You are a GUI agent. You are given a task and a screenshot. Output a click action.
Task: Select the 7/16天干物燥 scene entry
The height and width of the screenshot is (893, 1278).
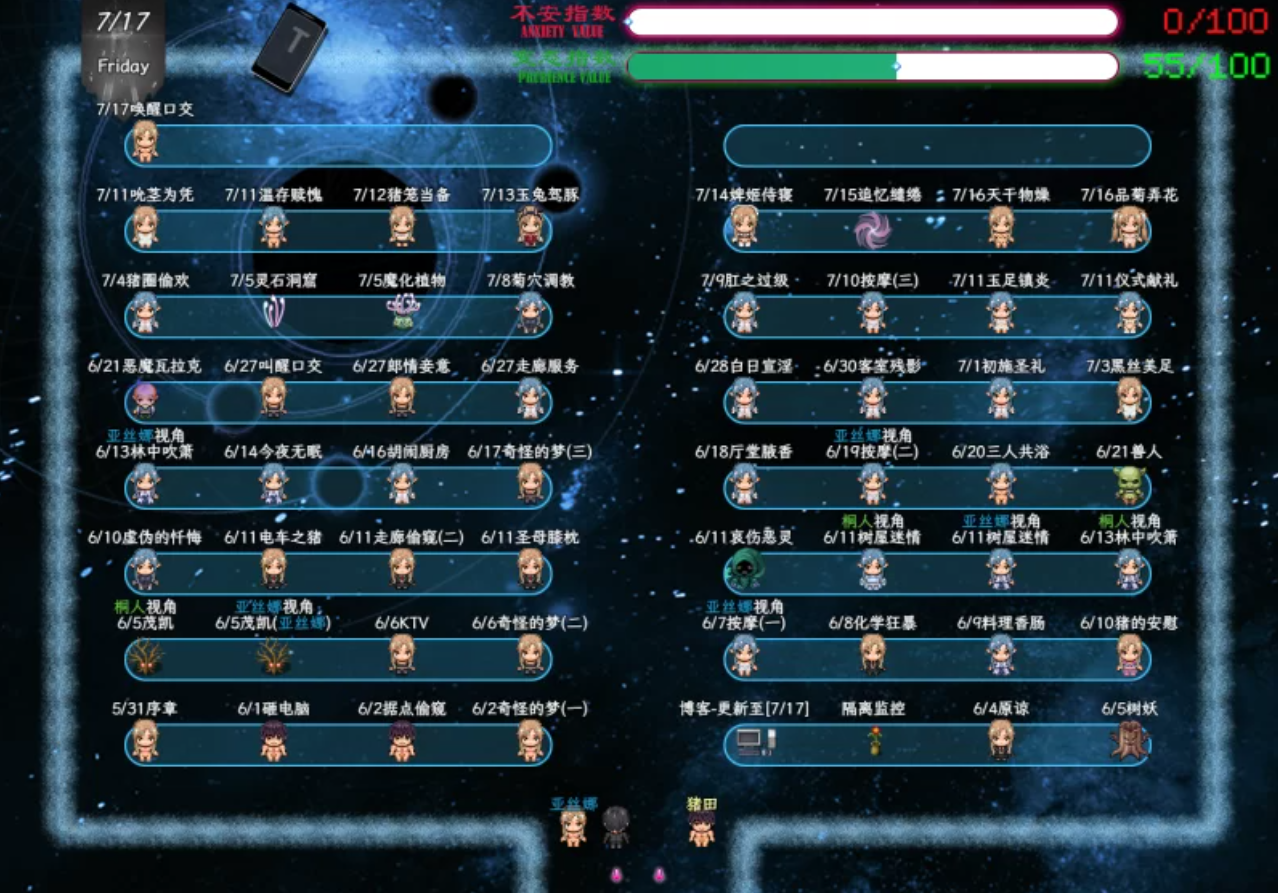click(x=1001, y=228)
